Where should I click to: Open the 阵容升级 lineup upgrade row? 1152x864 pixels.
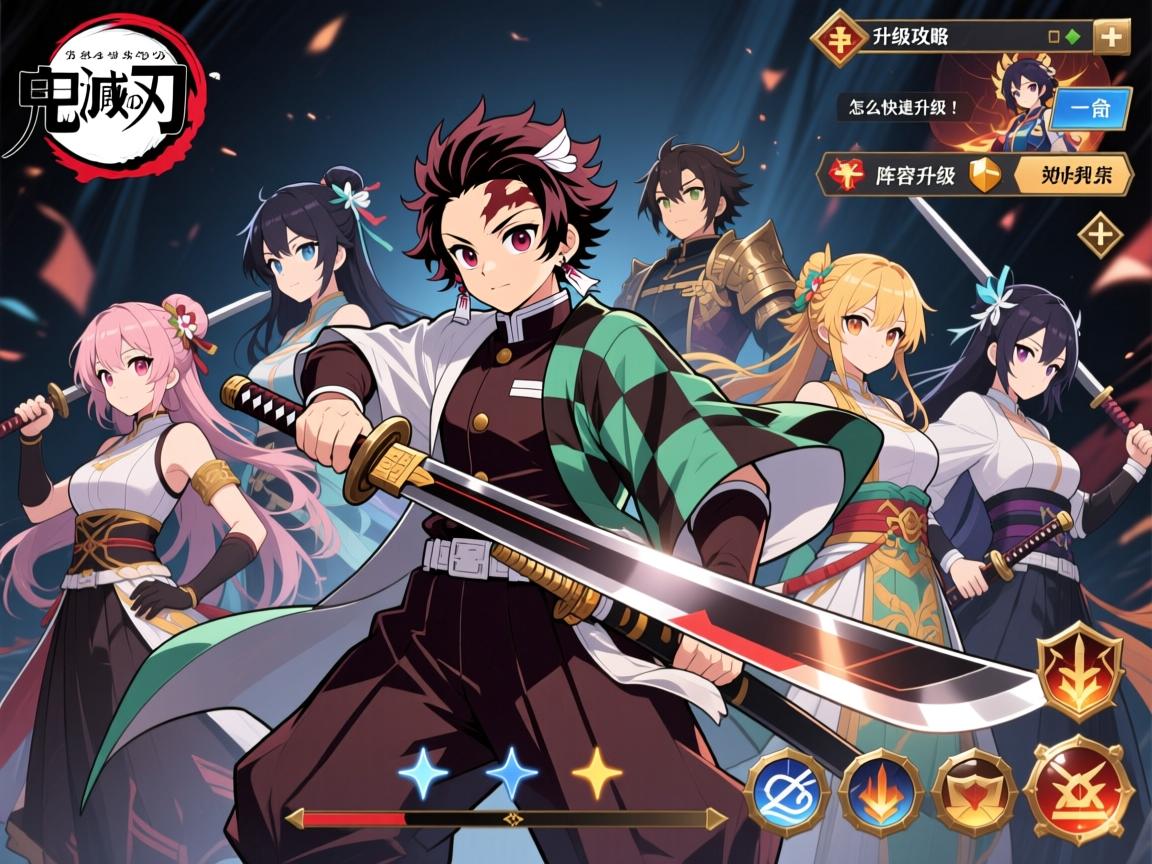[x=915, y=177]
